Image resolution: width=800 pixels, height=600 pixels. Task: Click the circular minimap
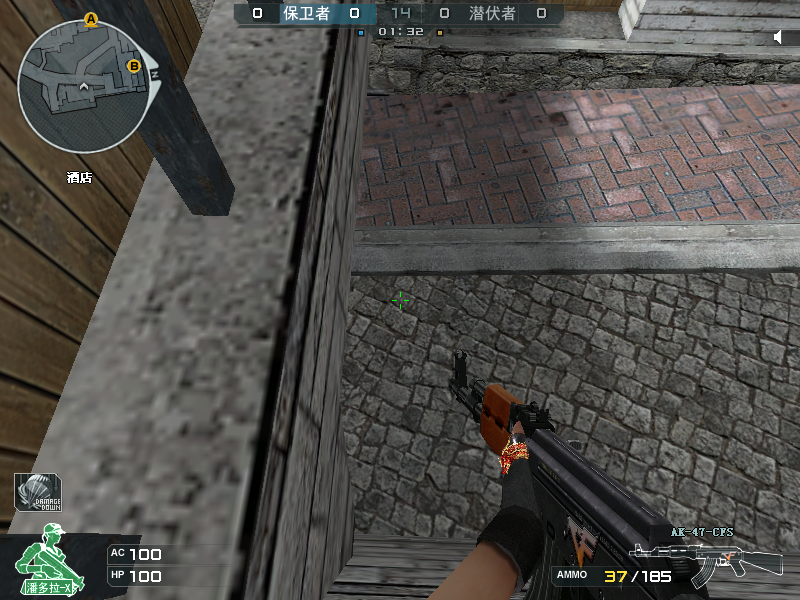[82, 85]
